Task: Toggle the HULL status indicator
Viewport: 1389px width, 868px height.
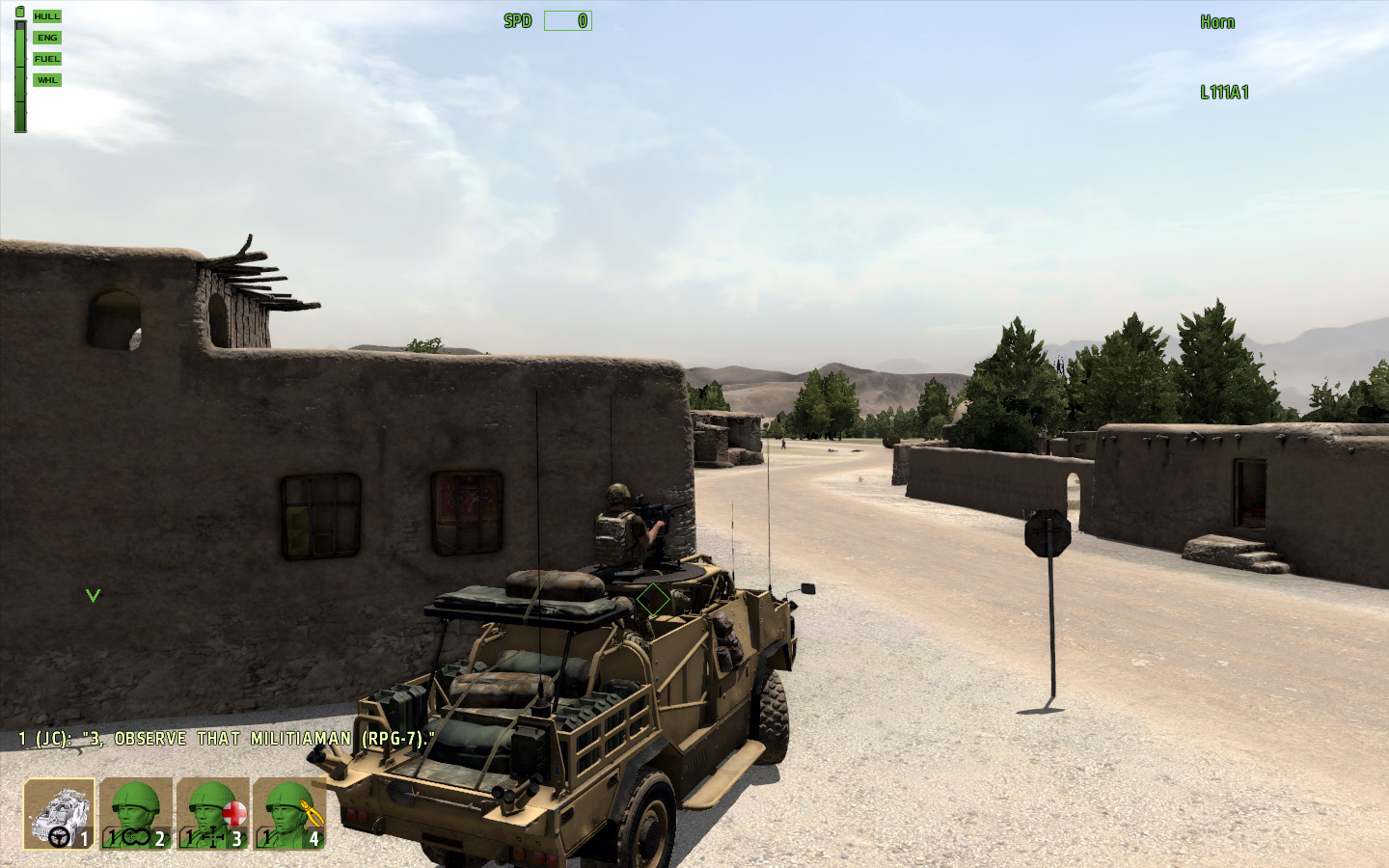Action: pos(45,15)
